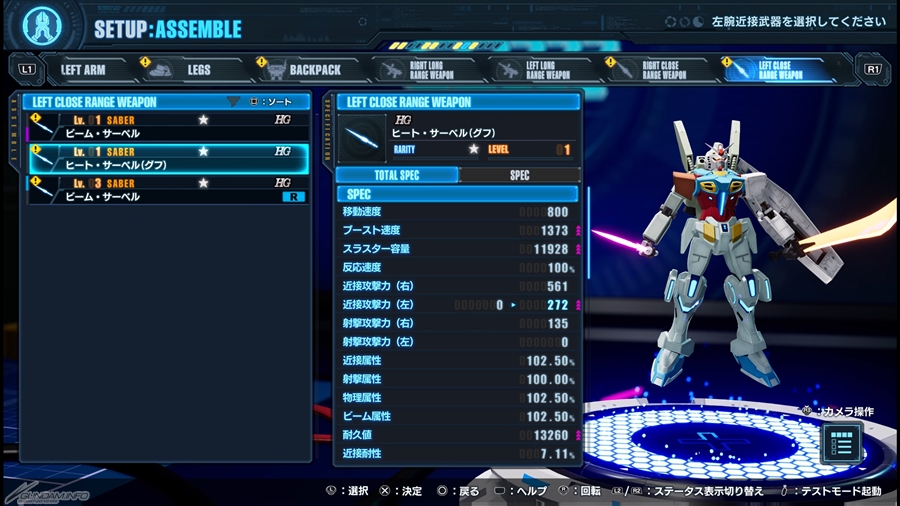Screen dimensions: 900x506
Task: Switch to the SPEC tab
Action: pyautogui.click(x=519, y=175)
